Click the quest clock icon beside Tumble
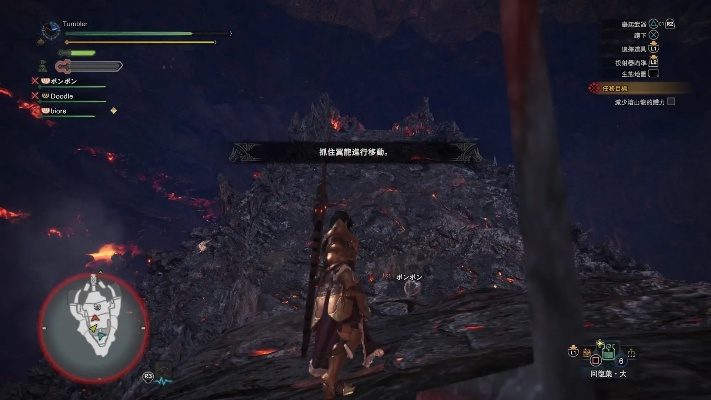The image size is (711, 400). tap(50, 32)
